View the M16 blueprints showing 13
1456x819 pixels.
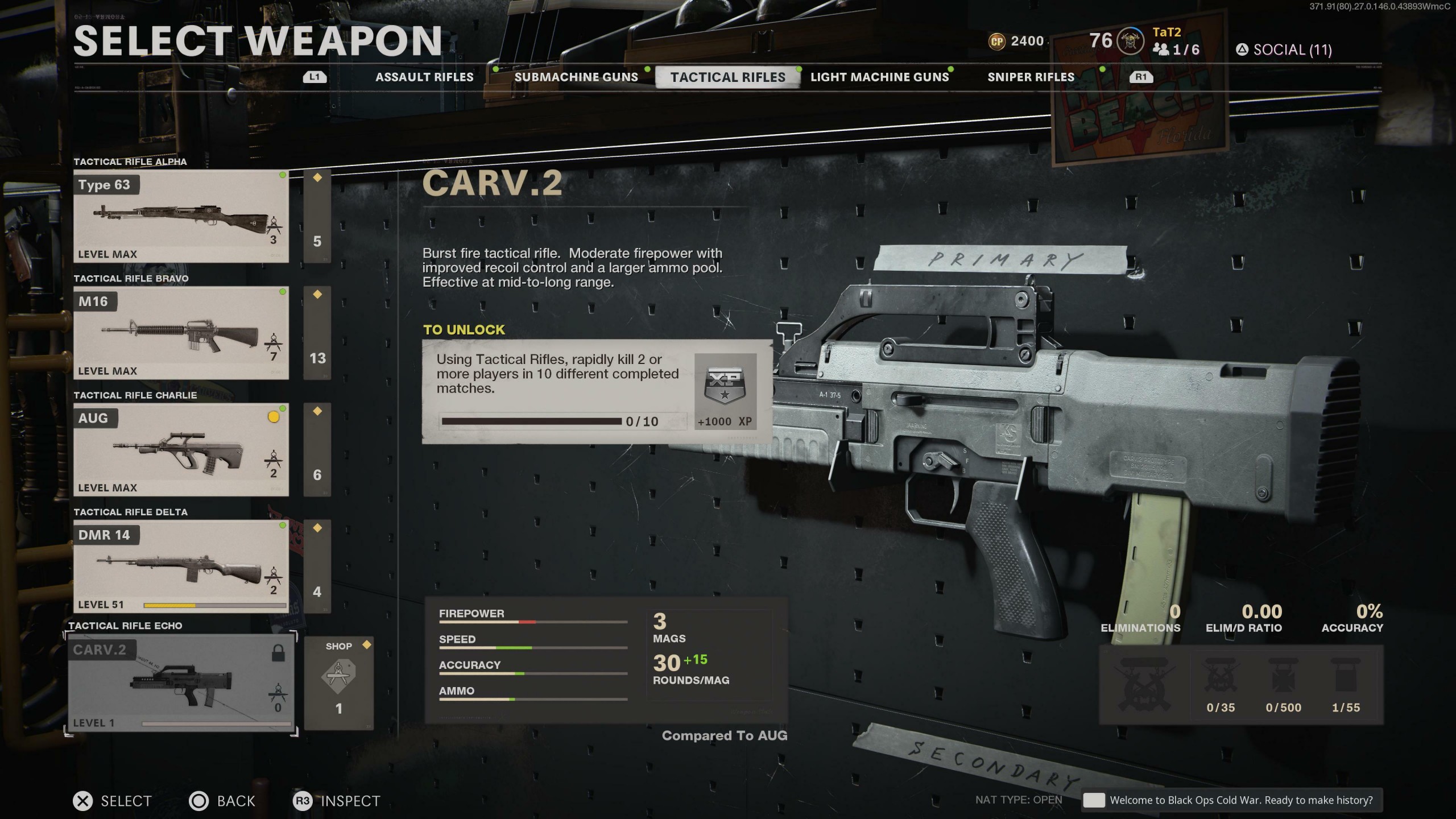point(317,333)
